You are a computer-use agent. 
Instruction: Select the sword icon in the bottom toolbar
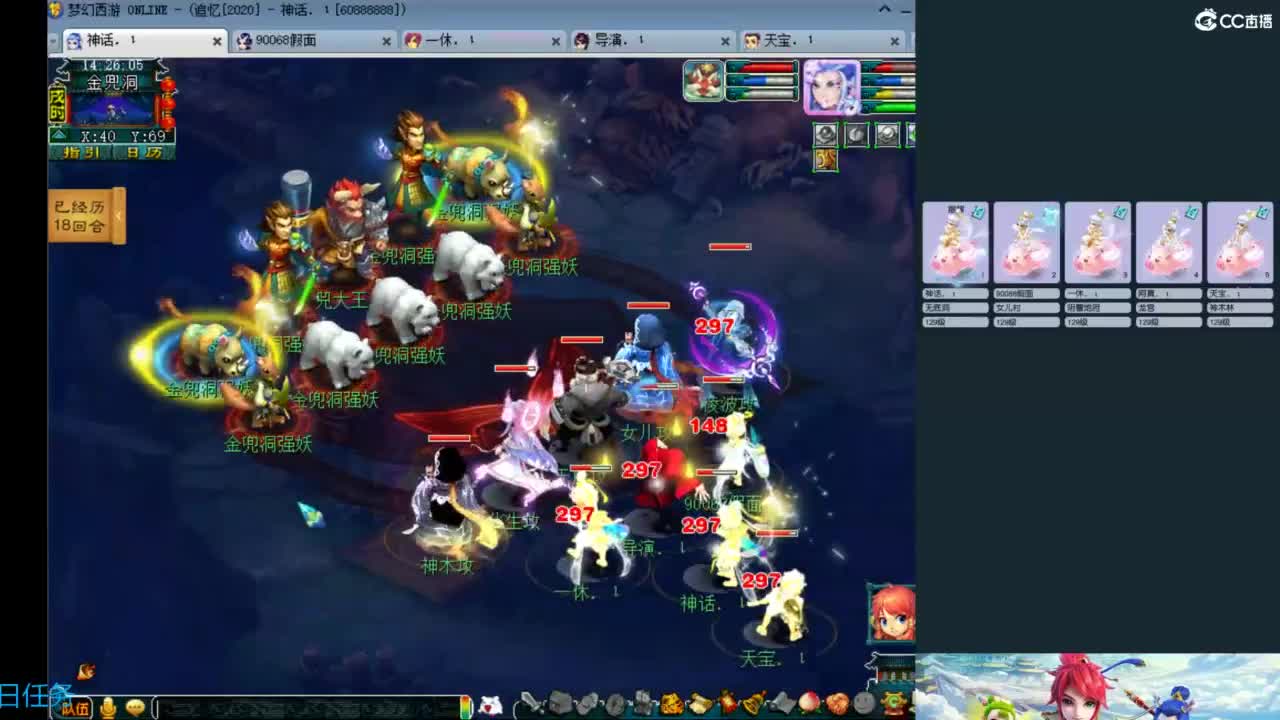(530, 703)
